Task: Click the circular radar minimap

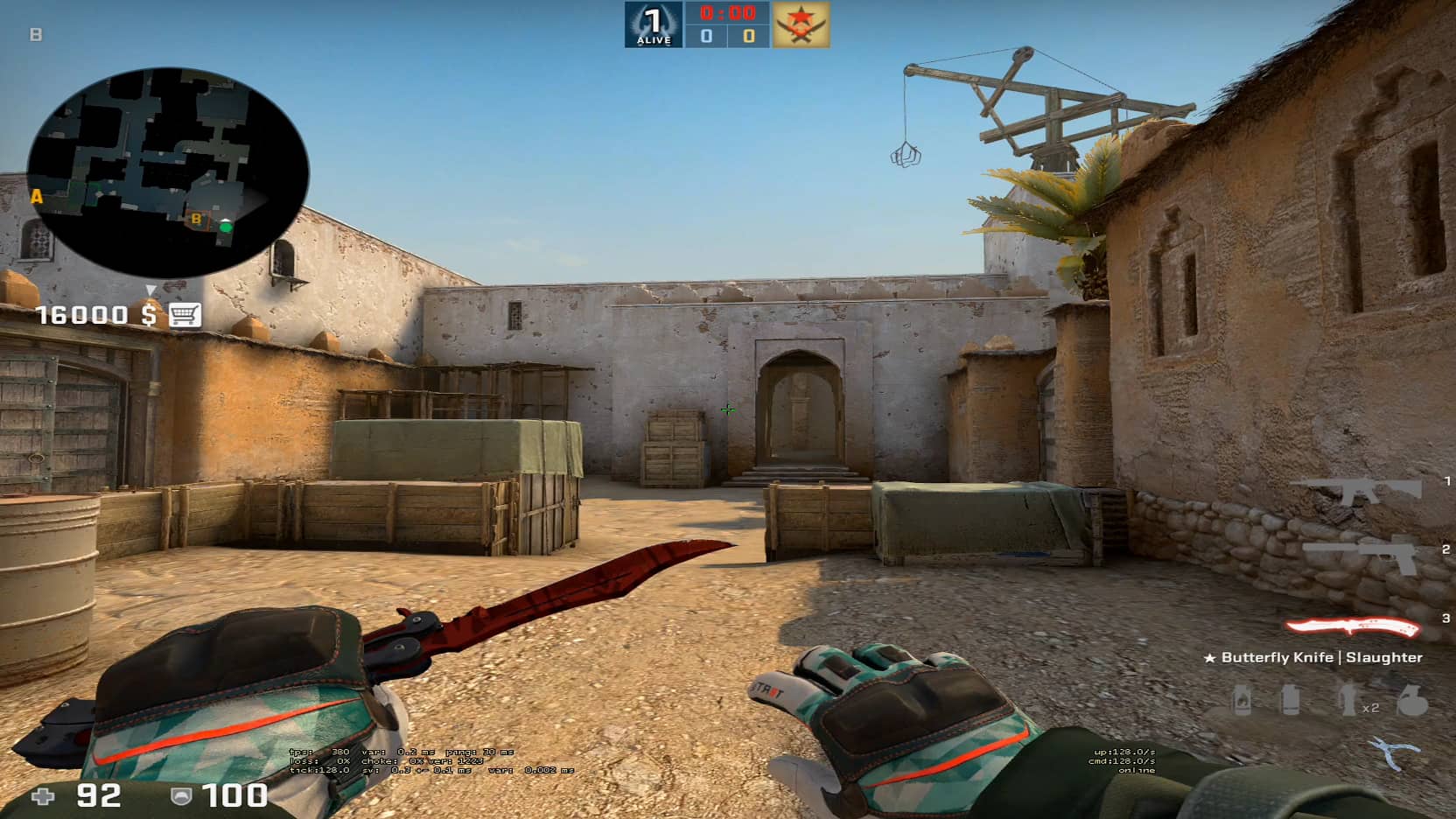Action: coord(167,171)
